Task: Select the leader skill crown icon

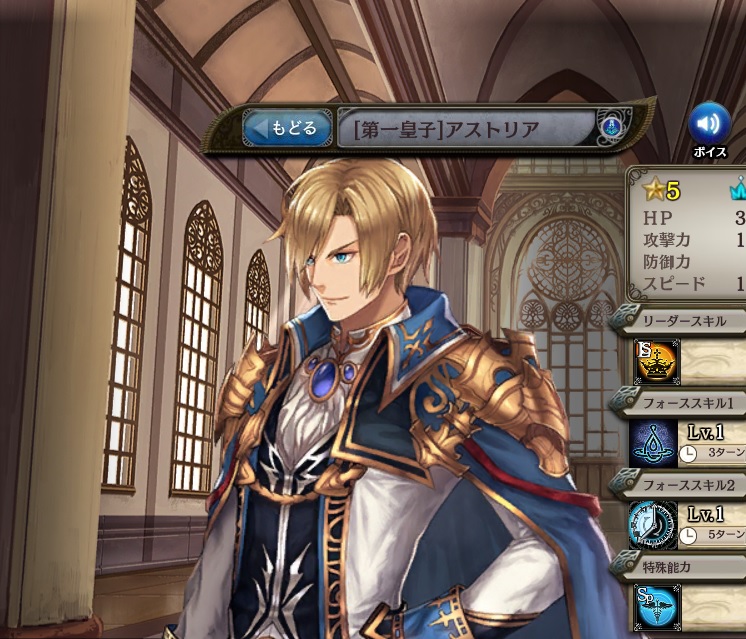Action: [656, 362]
